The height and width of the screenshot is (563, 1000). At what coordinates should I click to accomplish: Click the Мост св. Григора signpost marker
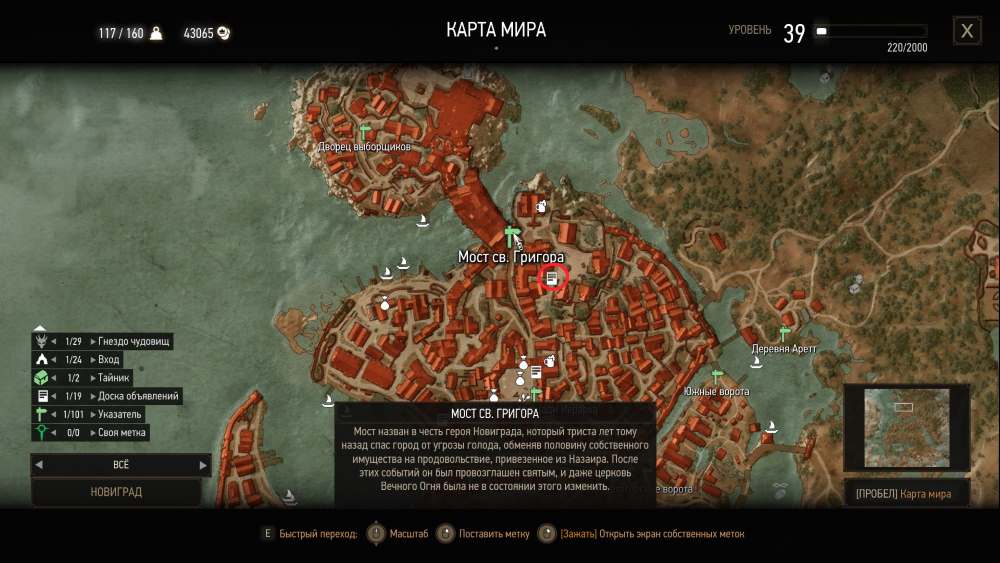(x=513, y=237)
